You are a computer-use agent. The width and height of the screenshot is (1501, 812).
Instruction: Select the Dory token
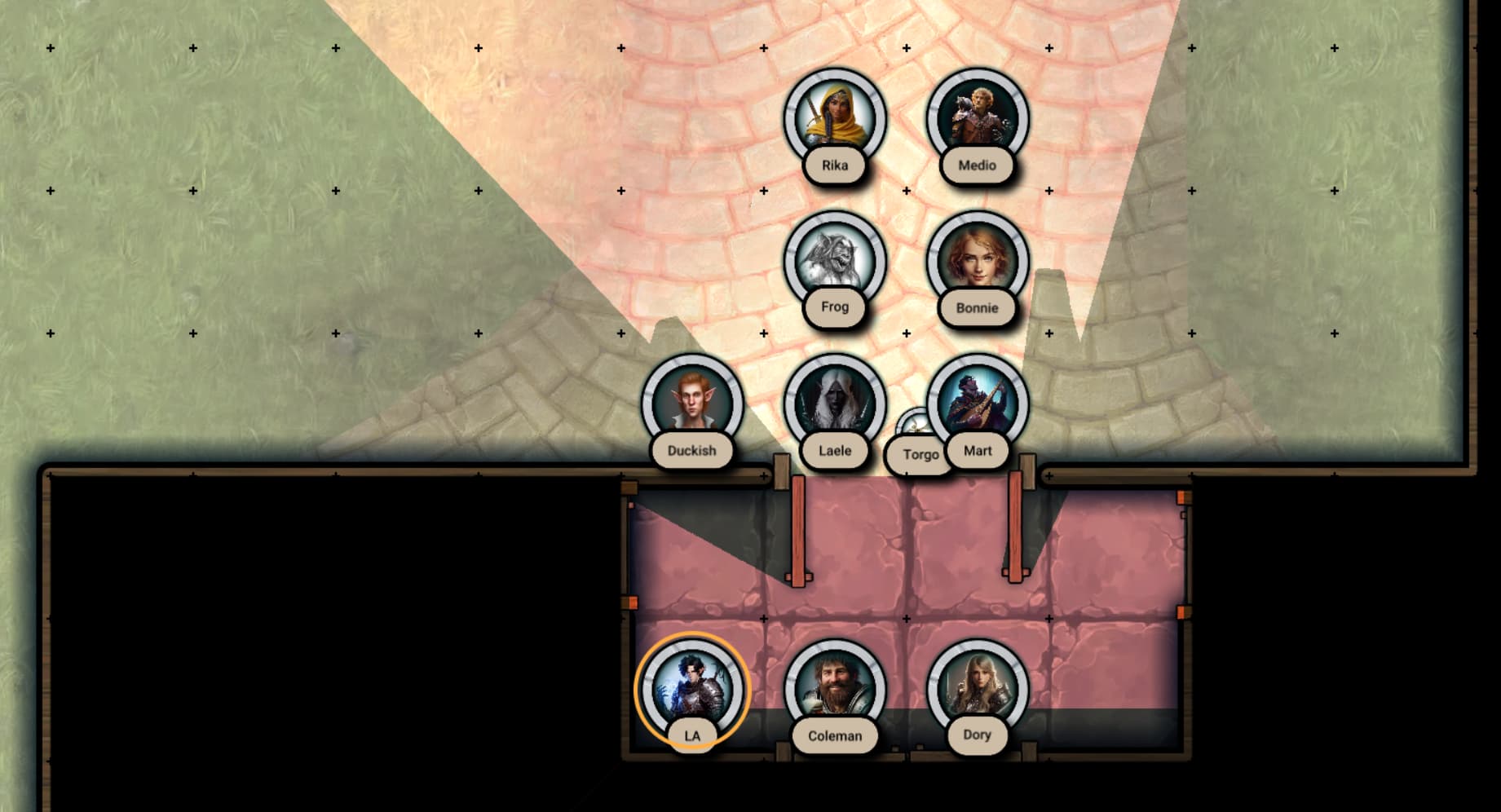click(977, 689)
